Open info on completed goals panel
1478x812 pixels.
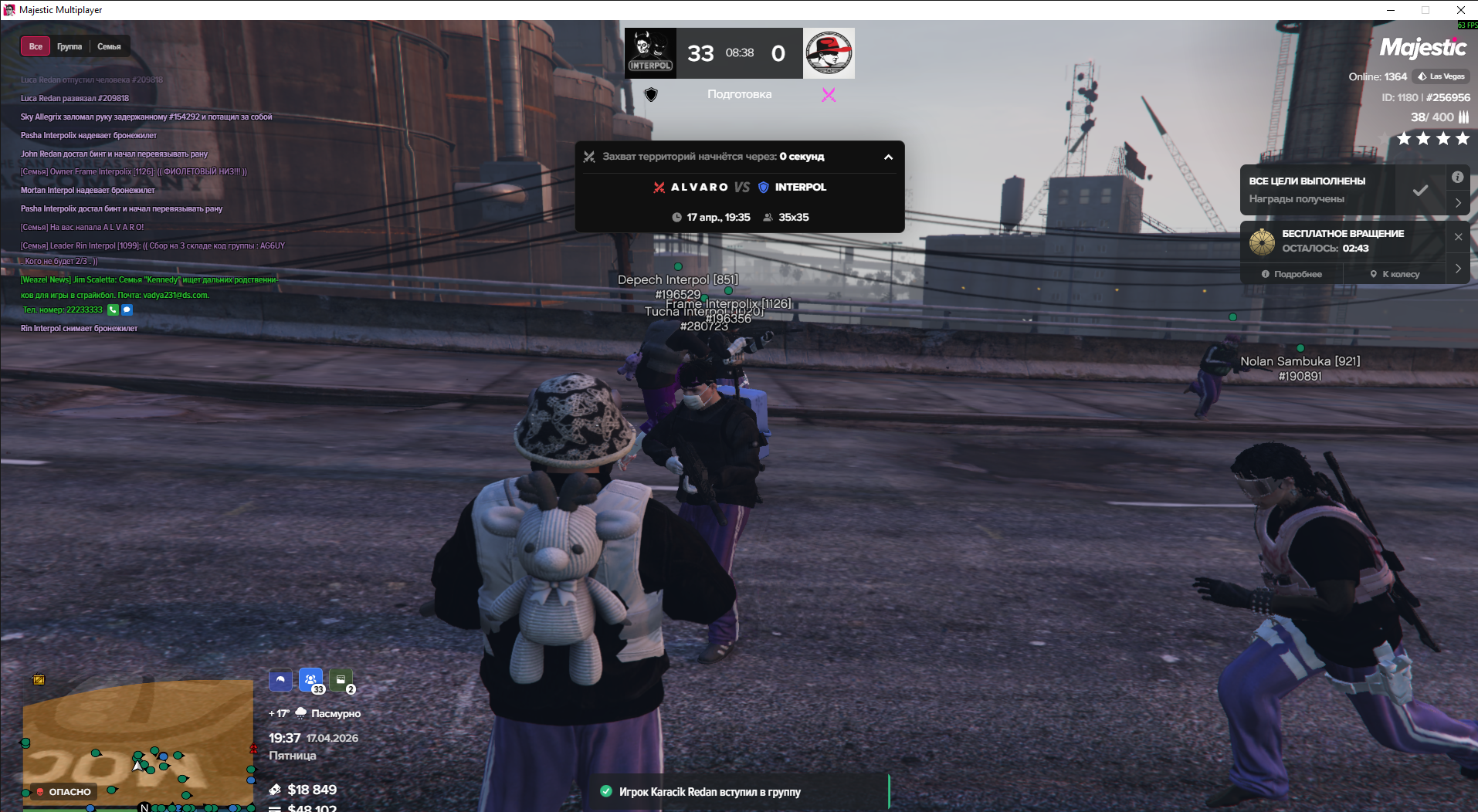(x=1457, y=178)
